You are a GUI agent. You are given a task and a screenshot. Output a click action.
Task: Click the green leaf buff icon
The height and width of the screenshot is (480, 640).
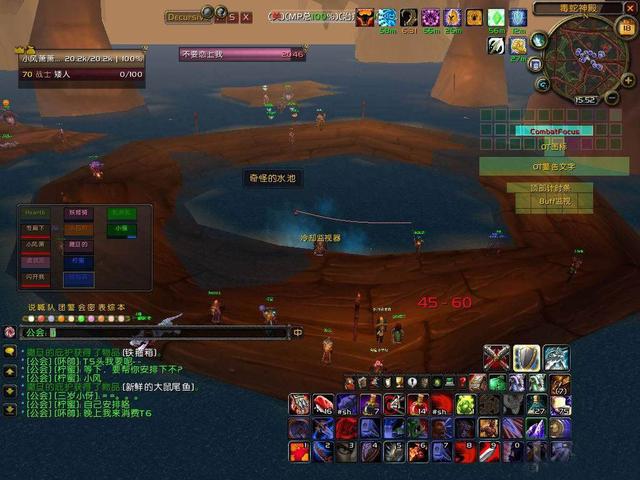point(496,18)
